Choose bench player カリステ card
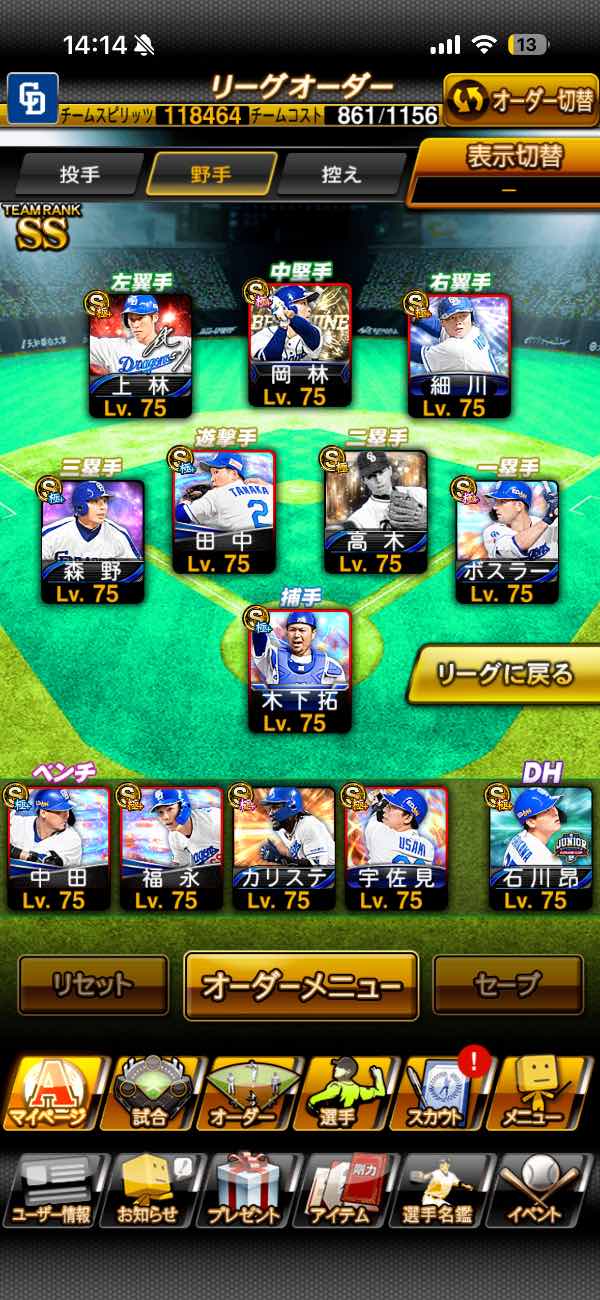The width and height of the screenshot is (600, 1300). [284, 848]
